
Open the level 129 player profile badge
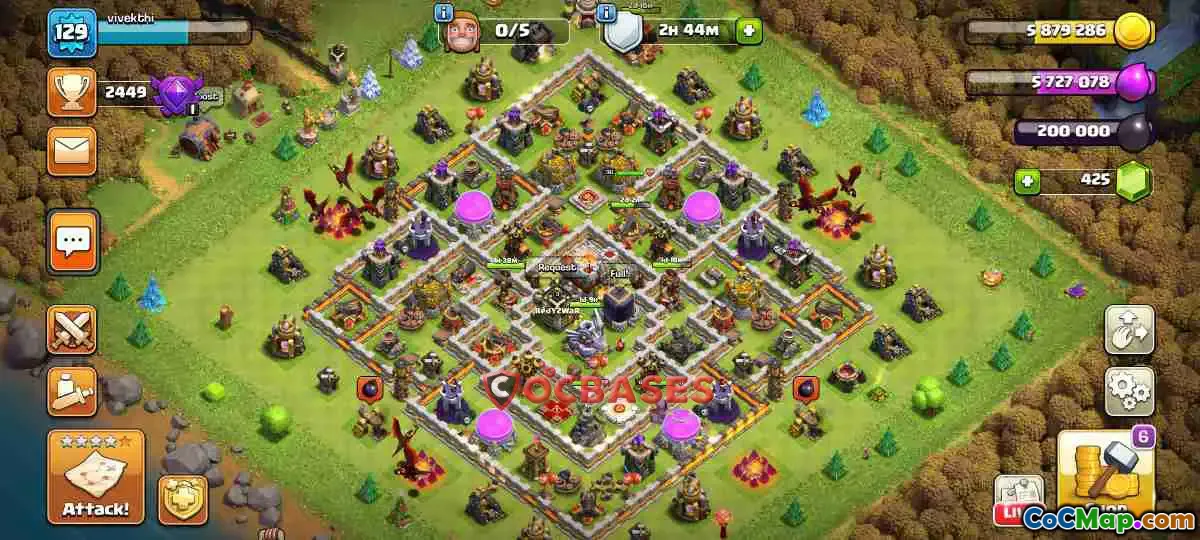tap(72, 32)
